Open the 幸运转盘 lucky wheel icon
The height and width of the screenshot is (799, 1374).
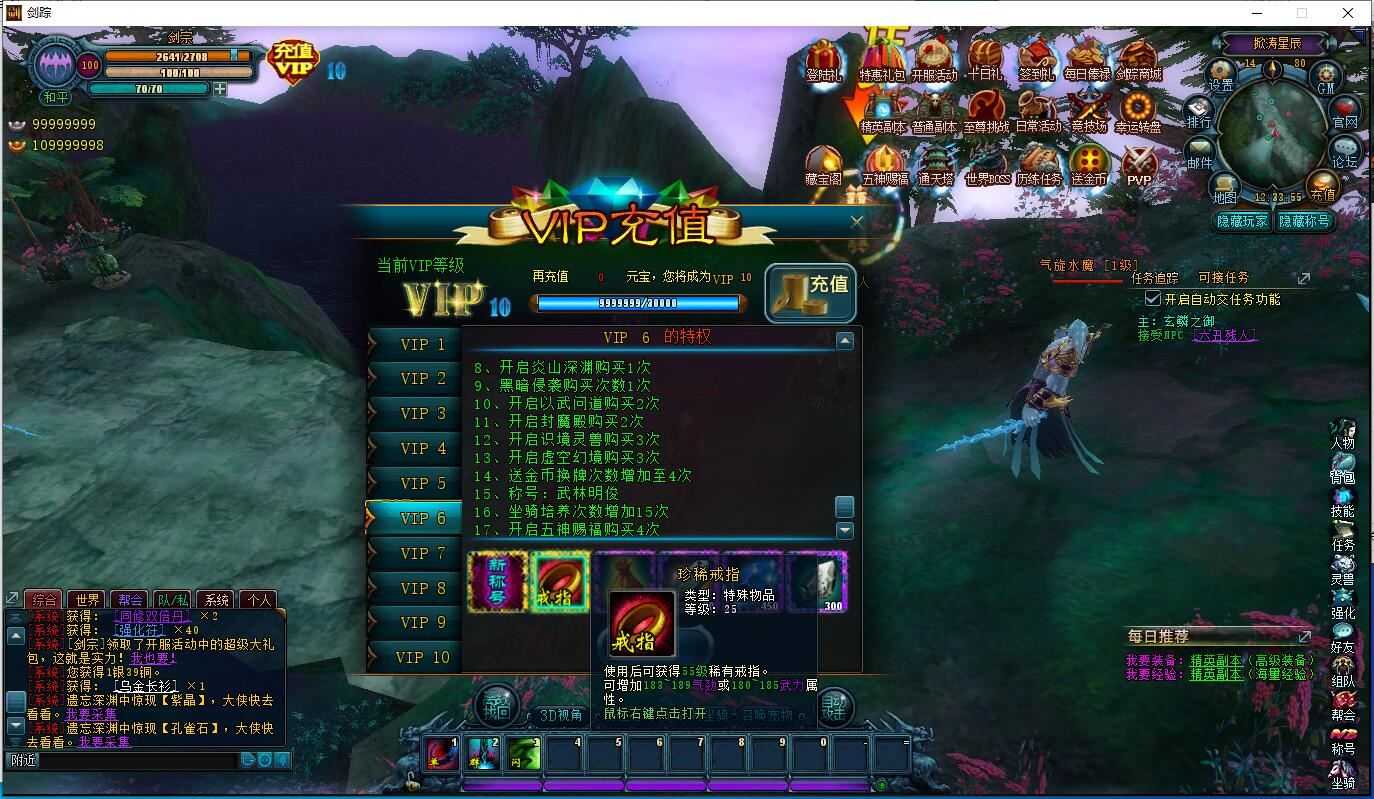(1140, 105)
